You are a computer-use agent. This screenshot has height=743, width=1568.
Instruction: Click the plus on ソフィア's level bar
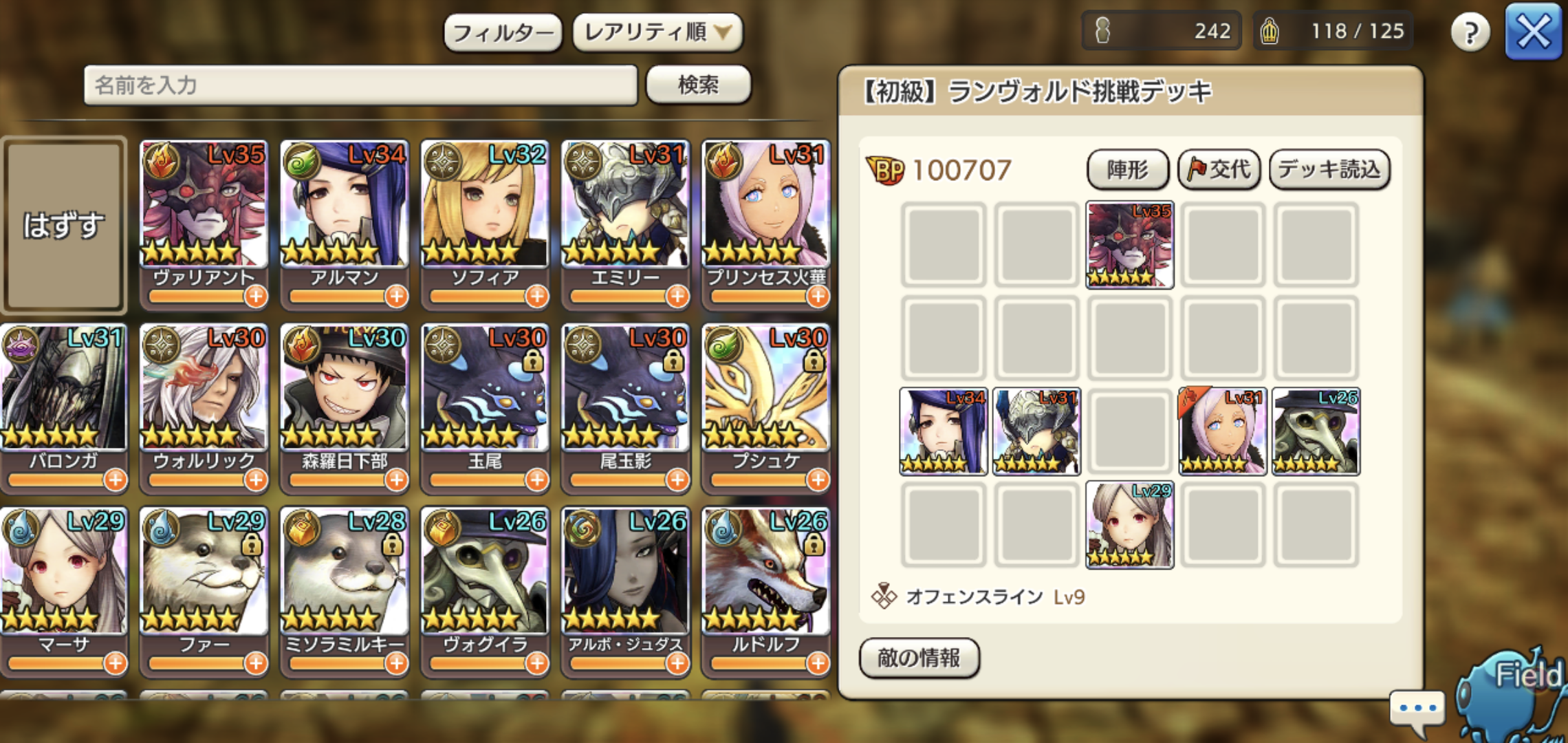(538, 297)
